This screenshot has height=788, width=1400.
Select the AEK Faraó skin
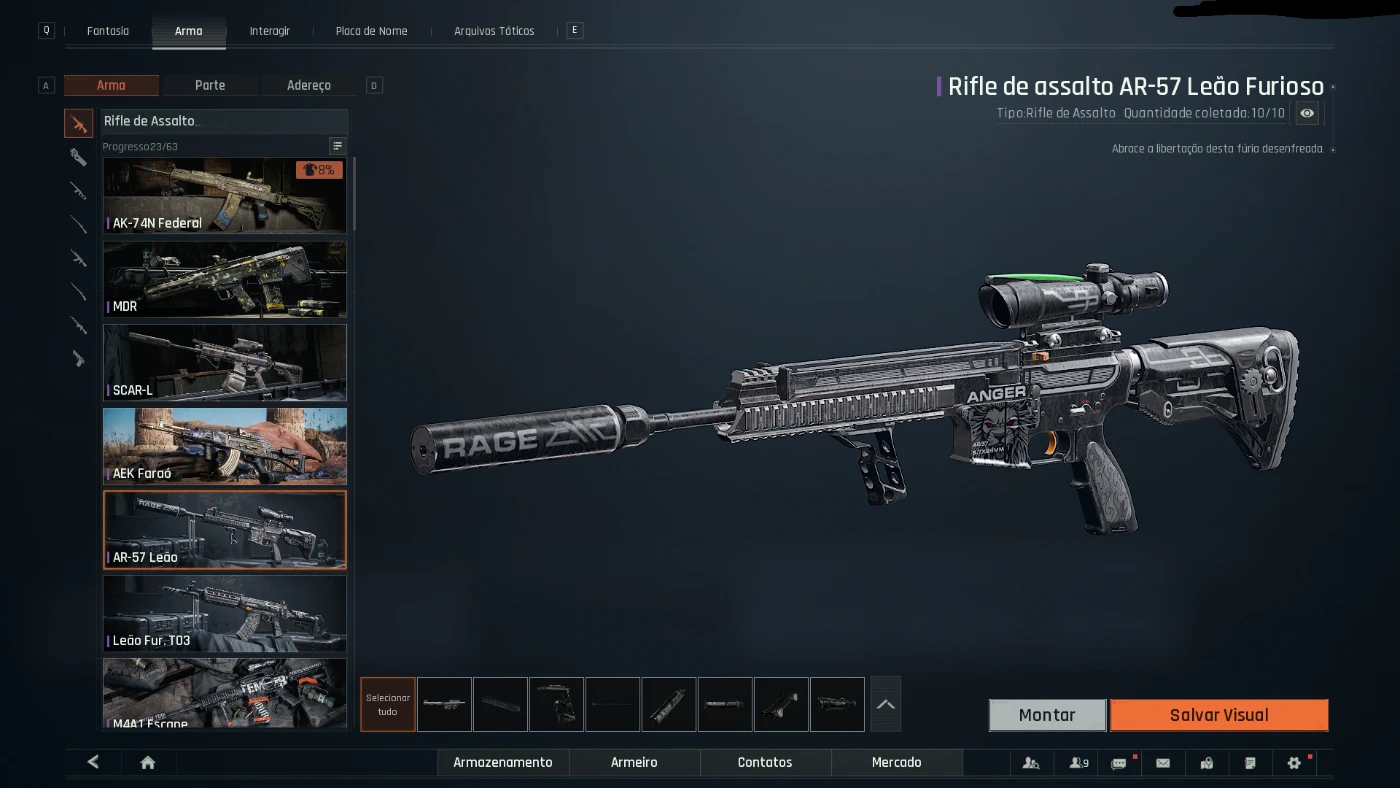coord(225,446)
